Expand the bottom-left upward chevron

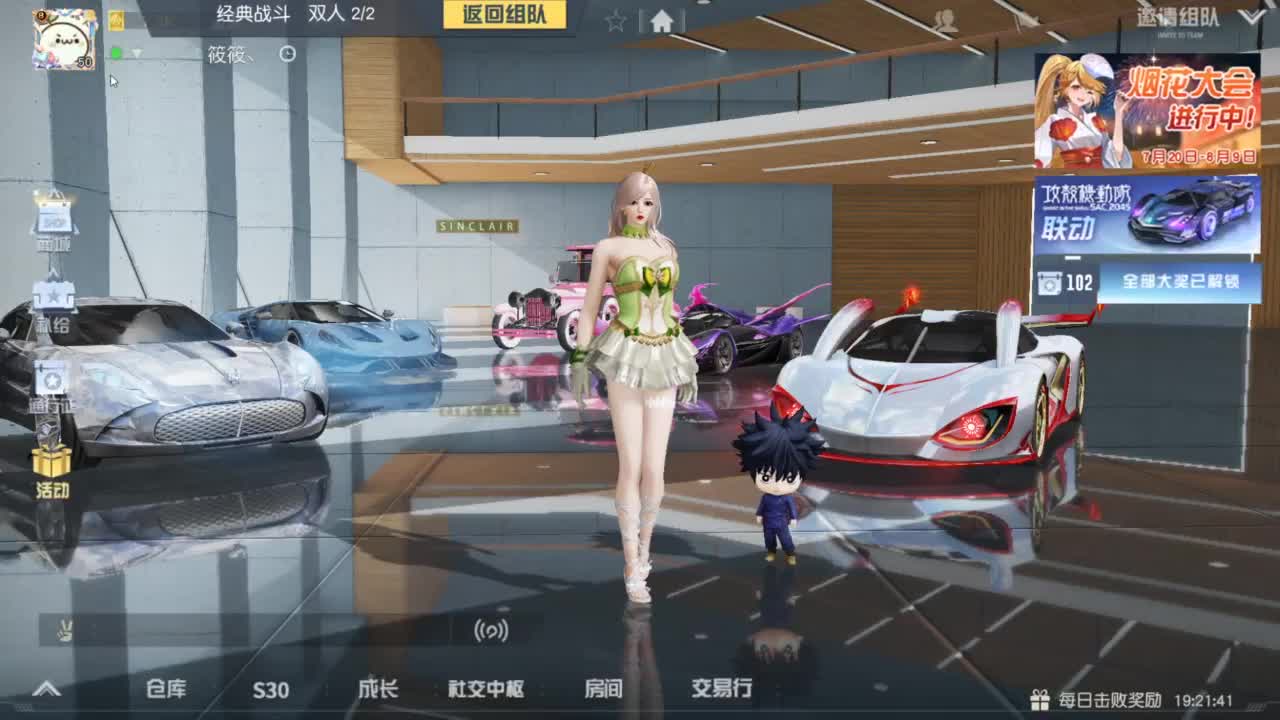pyautogui.click(x=45, y=687)
